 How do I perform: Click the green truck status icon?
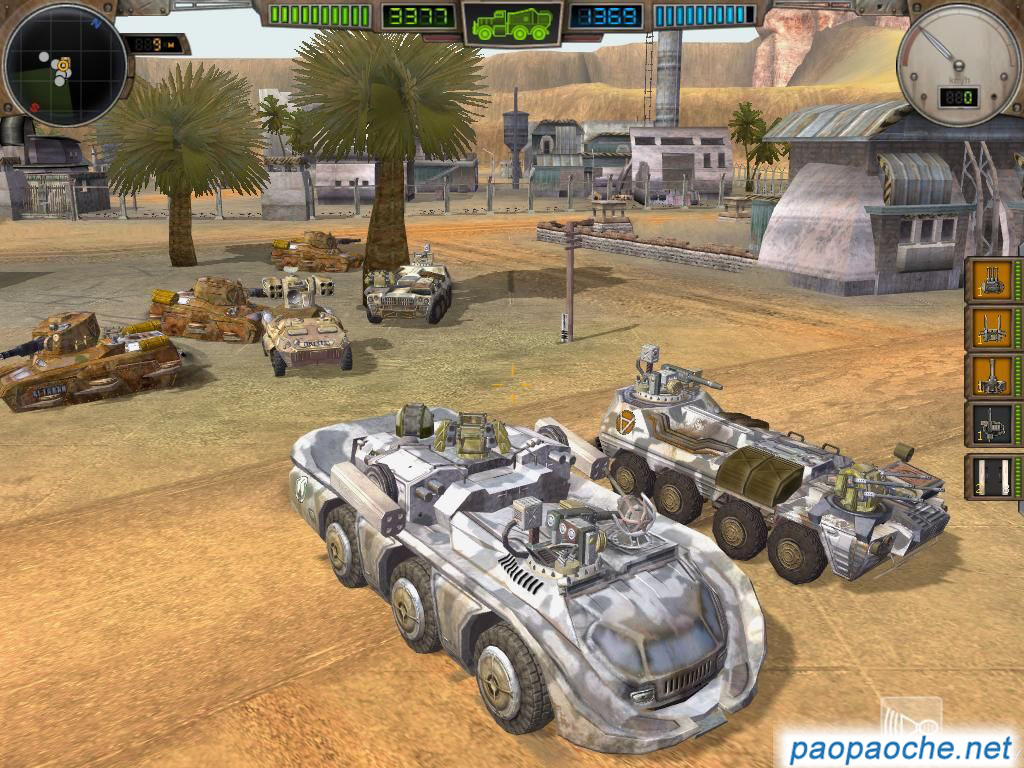[x=512, y=24]
